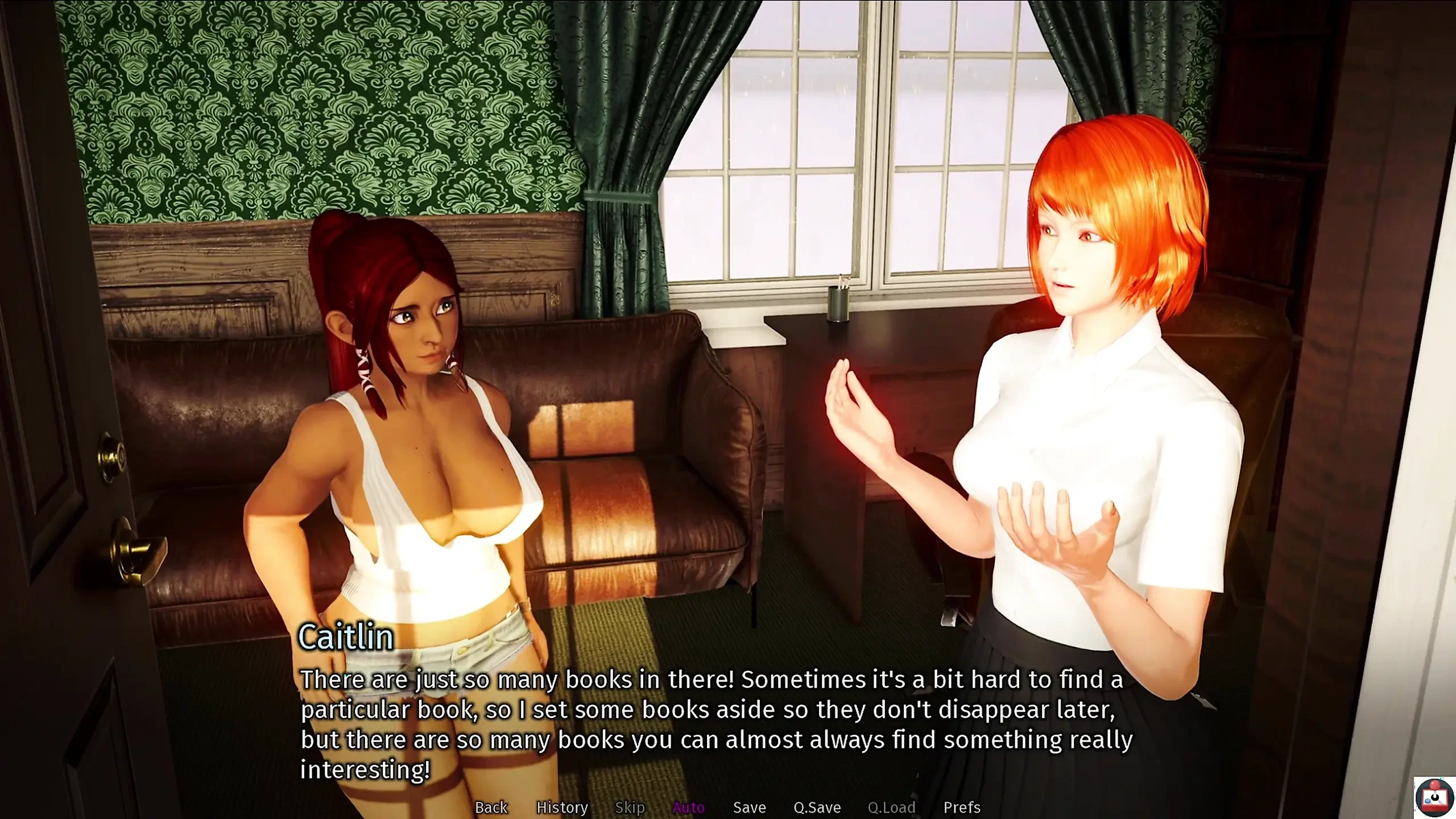Perform a quick save with Q.Save
The height and width of the screenshot is (819, 1456).
pos(818,807)
